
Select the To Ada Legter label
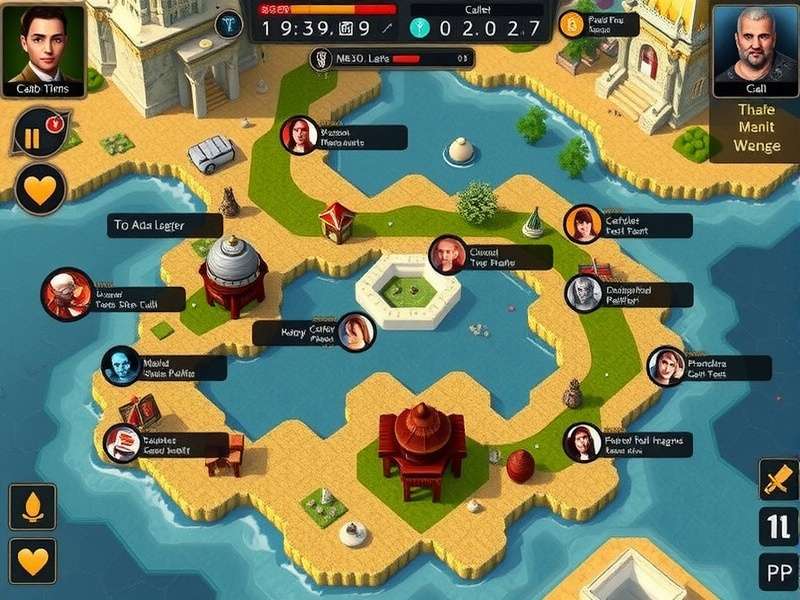point(165,226)
